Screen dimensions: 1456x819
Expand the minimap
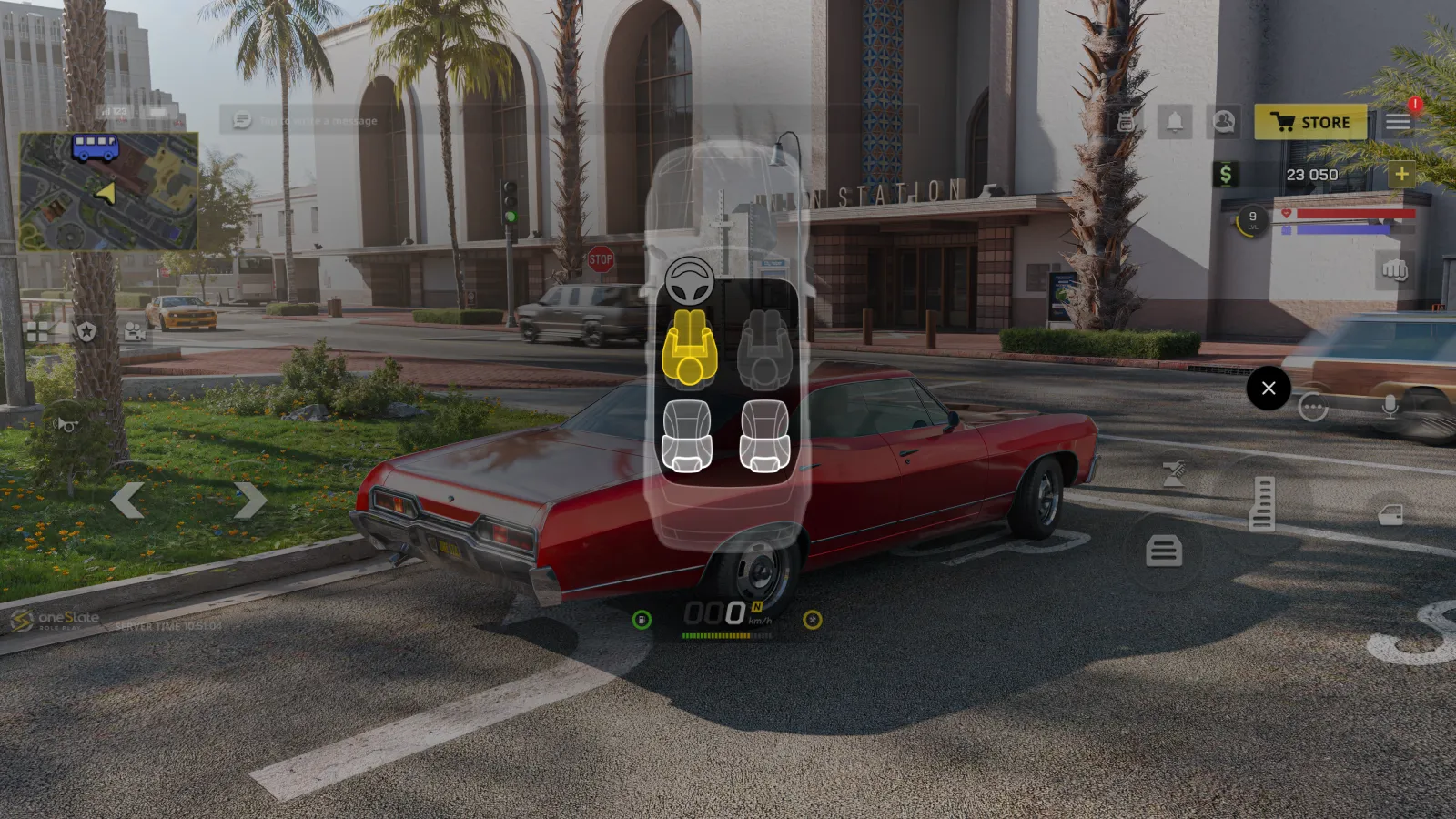[109, 192]
